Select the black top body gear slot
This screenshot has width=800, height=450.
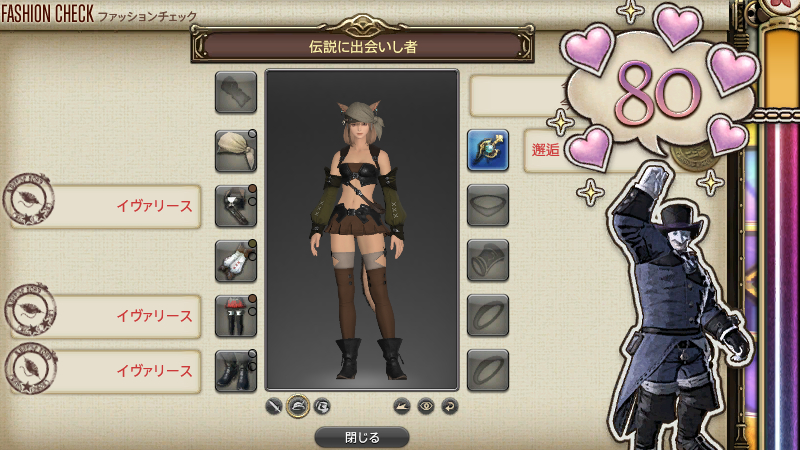(236, 206)
